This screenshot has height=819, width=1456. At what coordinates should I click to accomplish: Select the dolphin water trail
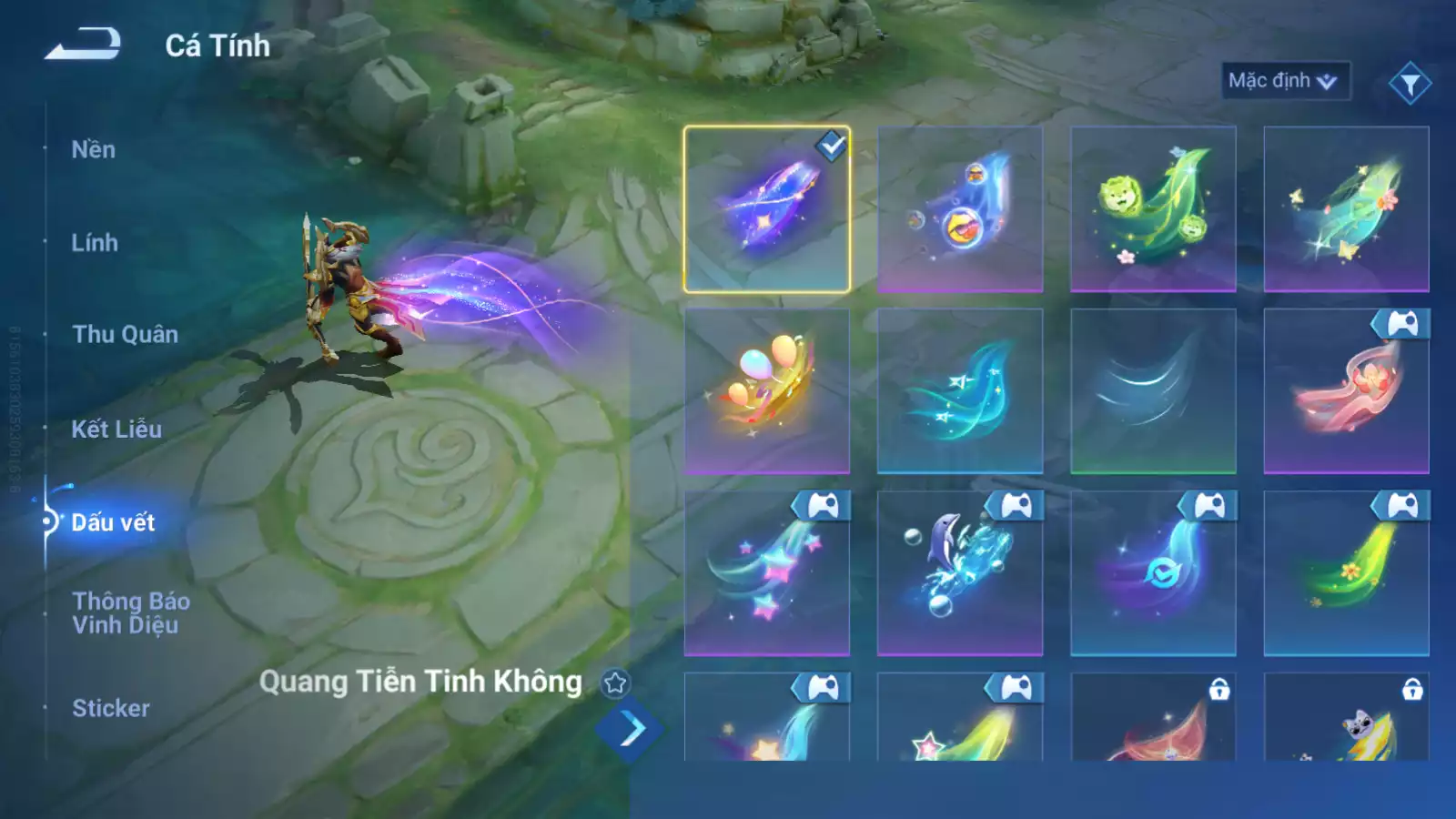click(960, 573)
